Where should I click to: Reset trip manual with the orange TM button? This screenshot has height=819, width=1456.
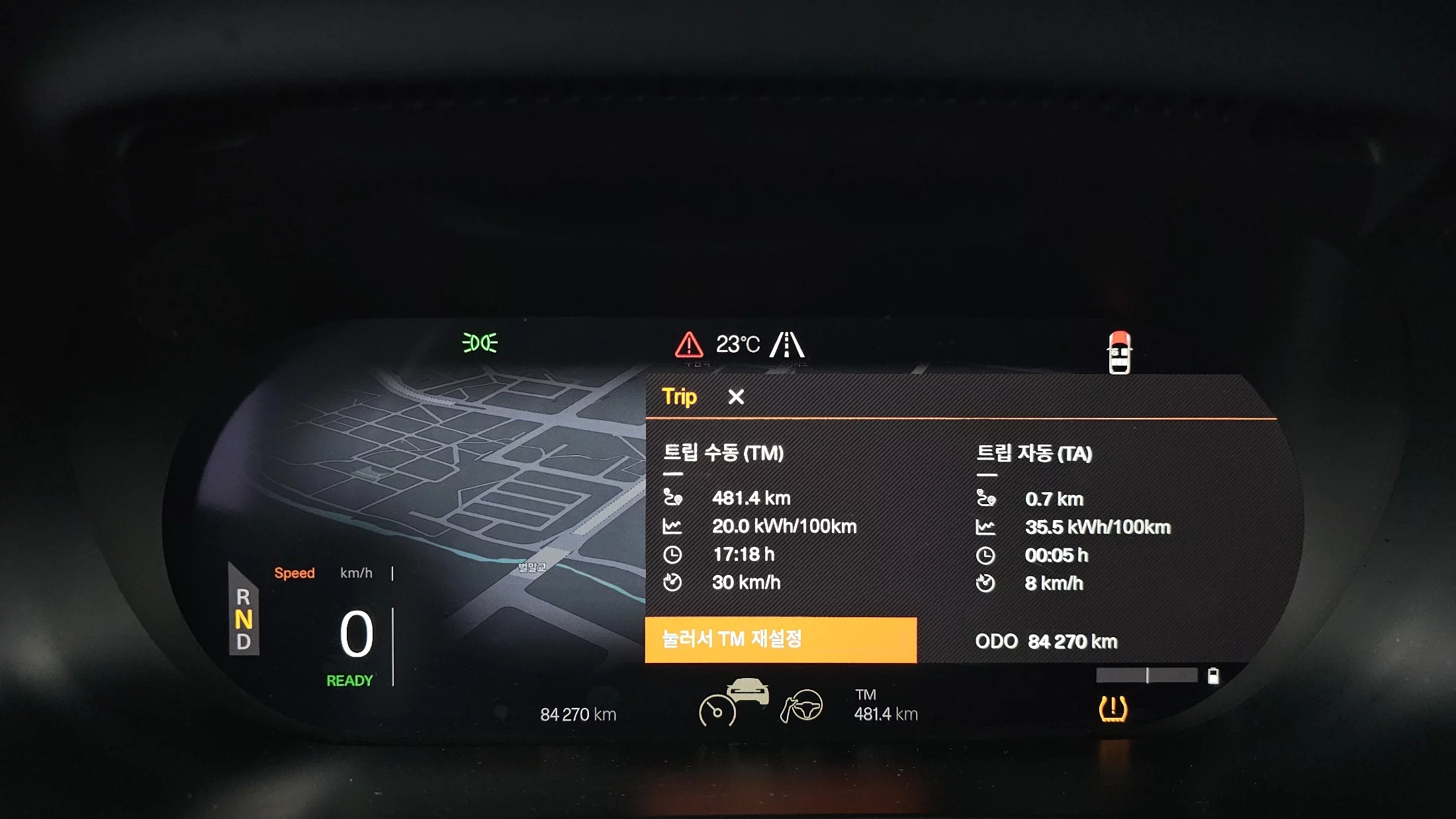[x=780, y=640]
